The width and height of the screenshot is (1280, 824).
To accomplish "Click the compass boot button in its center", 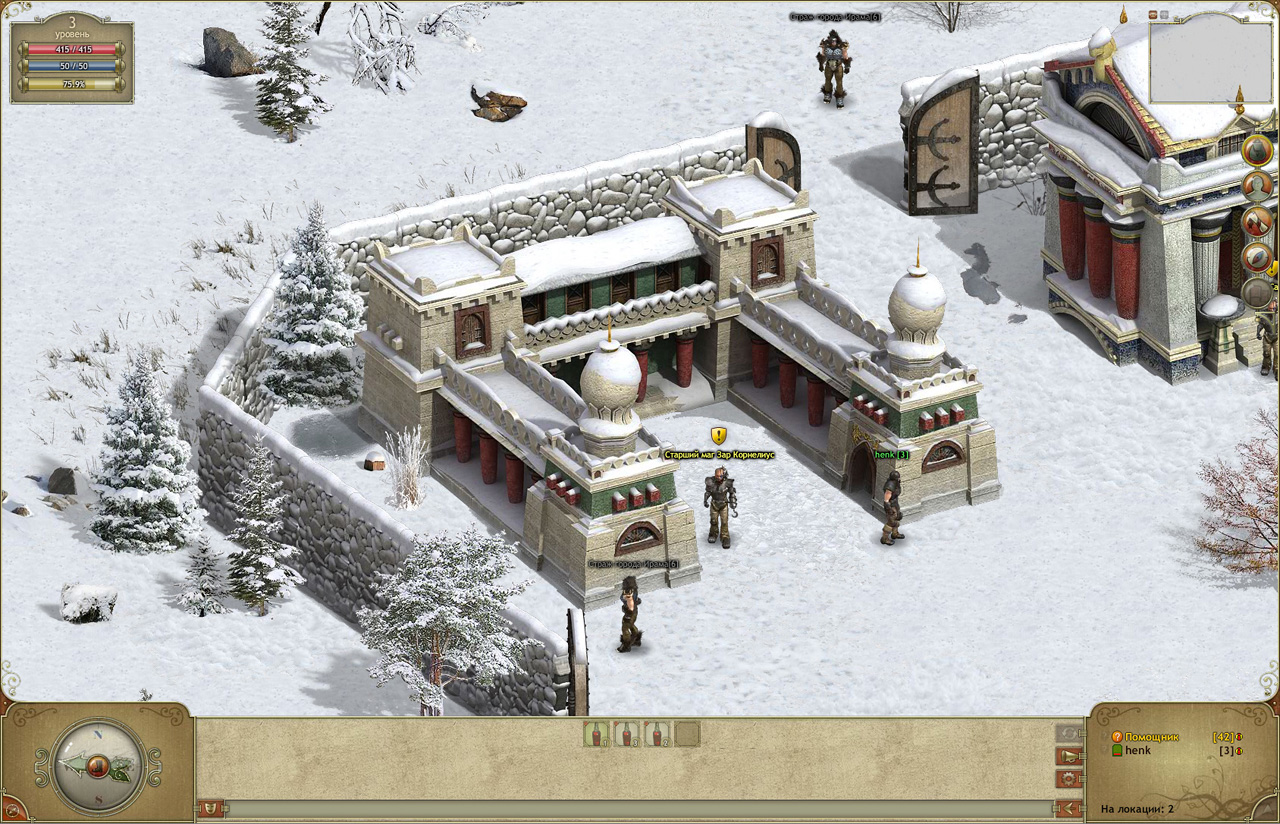I will [x=97, y=767].
